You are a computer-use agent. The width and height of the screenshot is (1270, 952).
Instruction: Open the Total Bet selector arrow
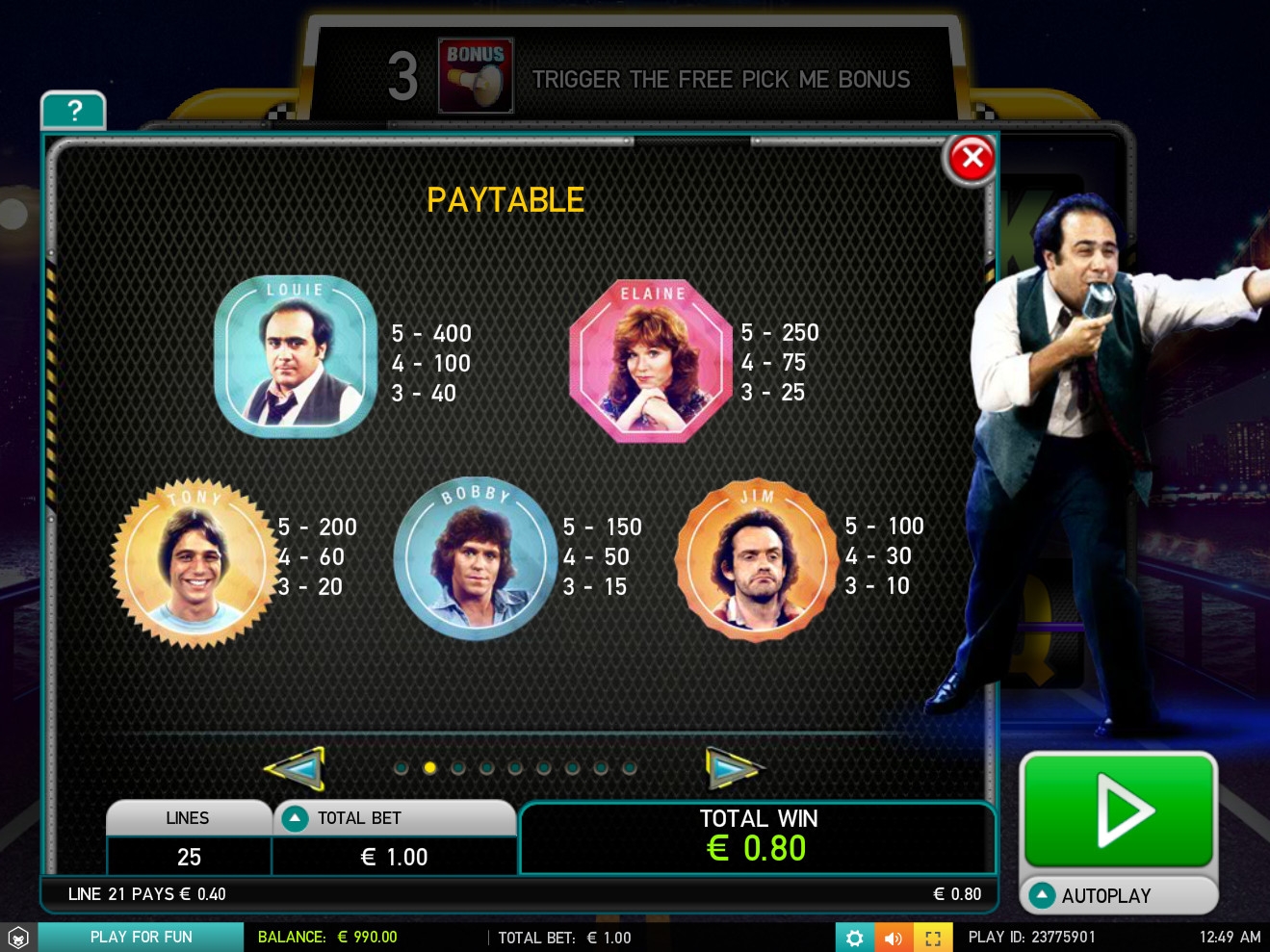(x=296, y=818)
